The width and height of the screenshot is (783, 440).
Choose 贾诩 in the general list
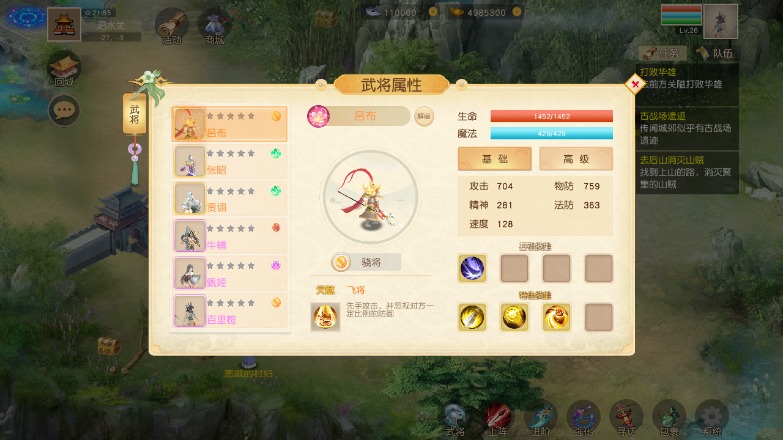coord(230,198)
